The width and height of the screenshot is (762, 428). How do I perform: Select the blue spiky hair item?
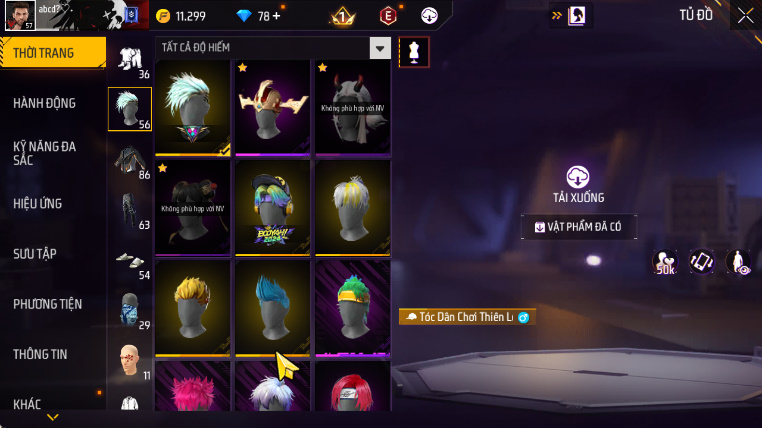click(272, 307)
